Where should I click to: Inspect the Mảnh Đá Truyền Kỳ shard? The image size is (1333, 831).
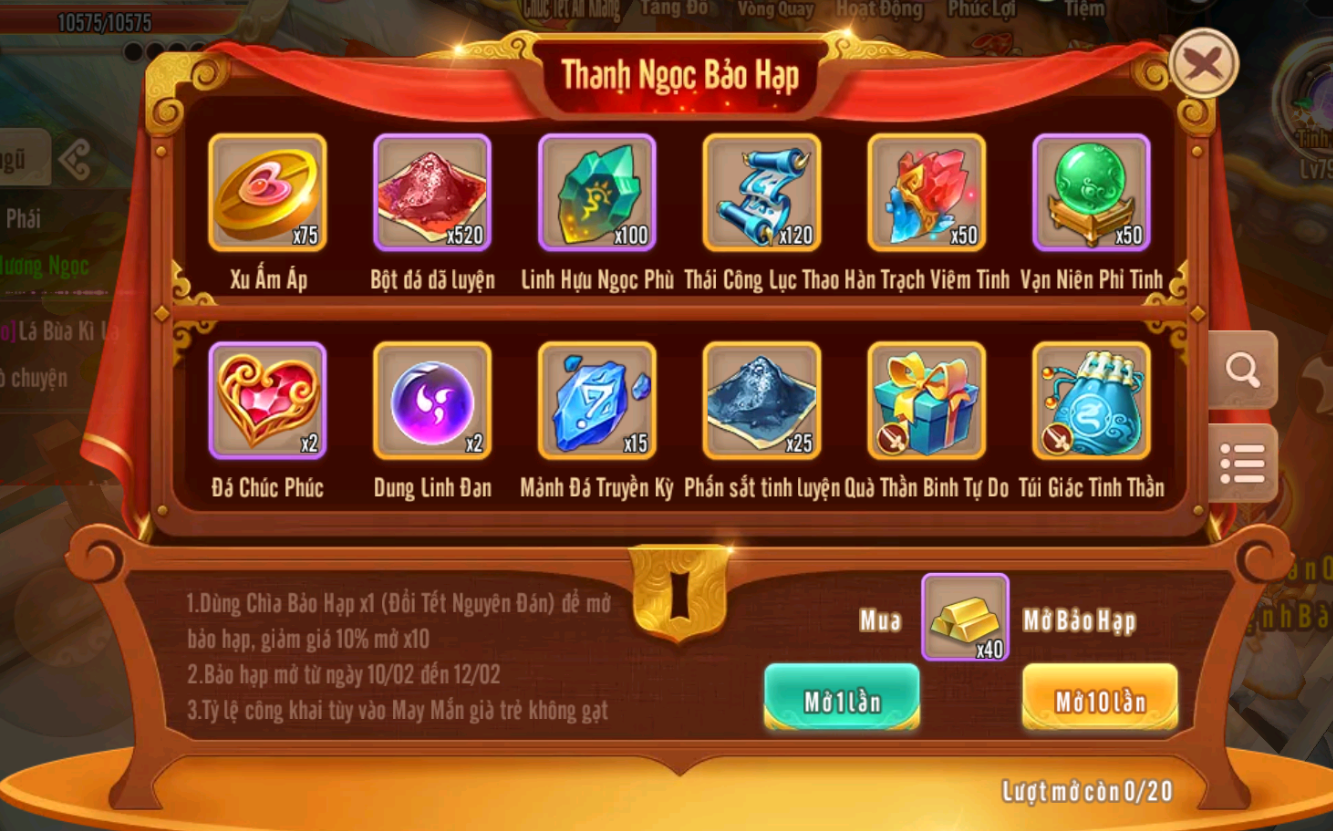point(597,400)
